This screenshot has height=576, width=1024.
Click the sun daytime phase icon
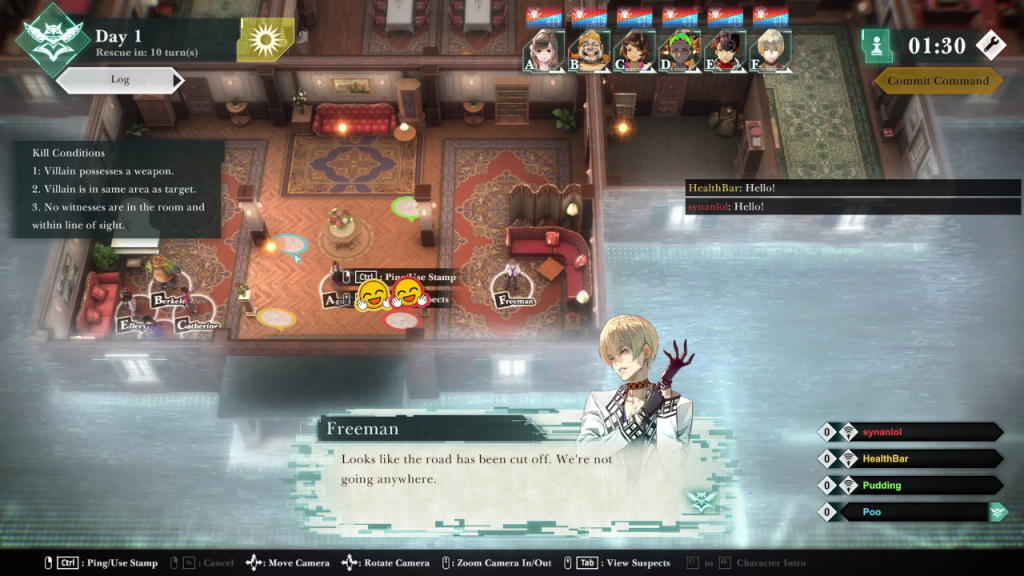266,40
